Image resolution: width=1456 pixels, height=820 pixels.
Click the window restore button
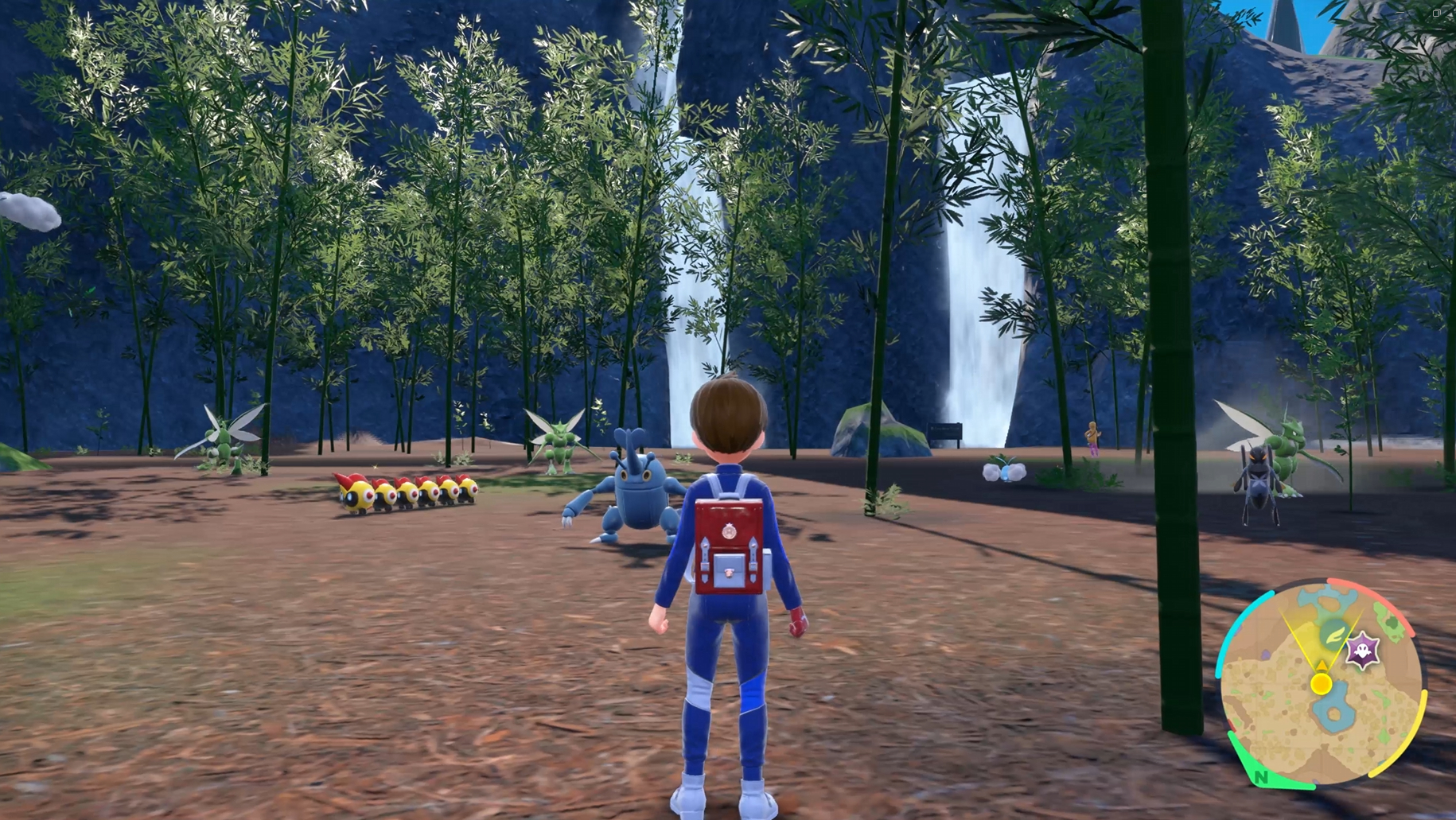(x=1436, y=13)
